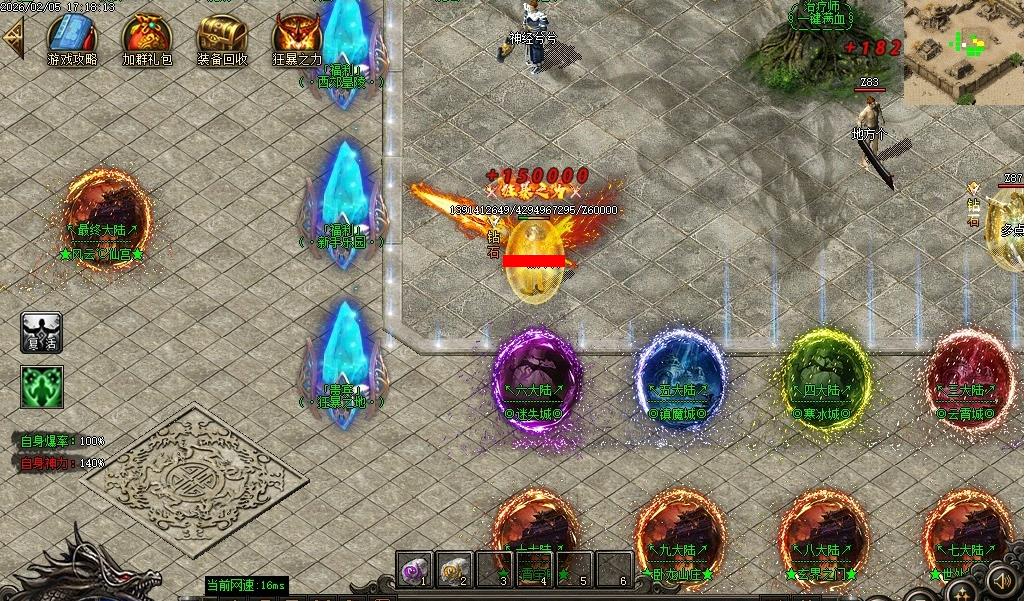
Task: Toggle the sound speaker button
Action: 1001,579
